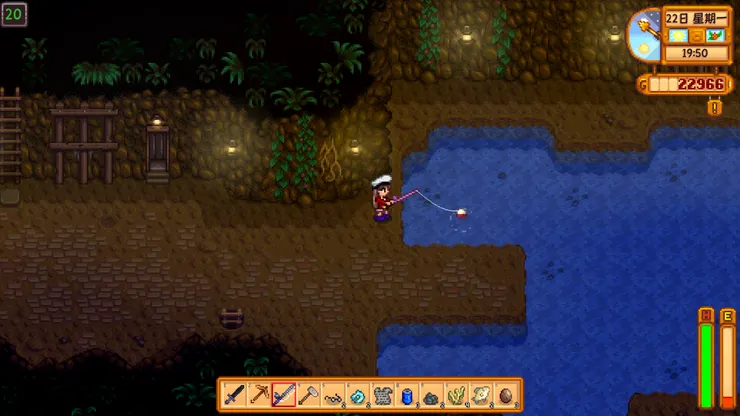The width and height of the screenshot is (740, 416).
Task: Open the quest journal exclamation icon
Action: point(714,107)
